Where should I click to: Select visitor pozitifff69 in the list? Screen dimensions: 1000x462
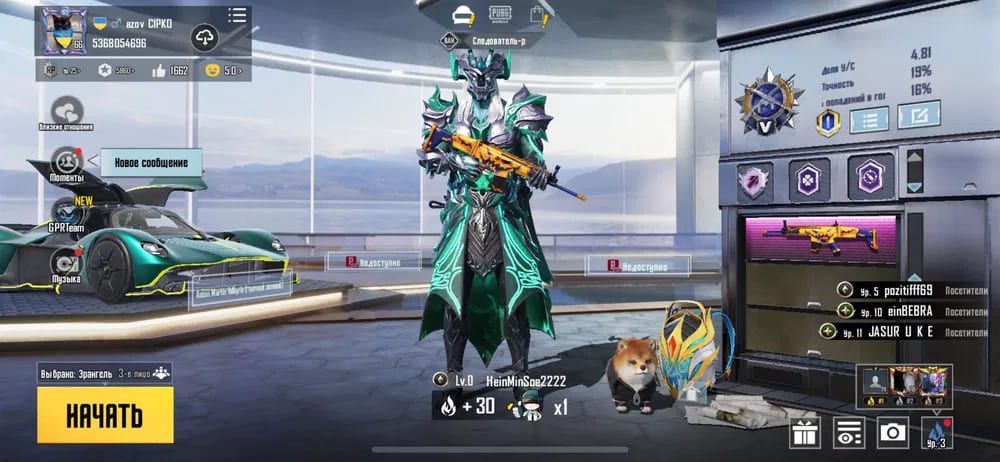pos(895,290)
